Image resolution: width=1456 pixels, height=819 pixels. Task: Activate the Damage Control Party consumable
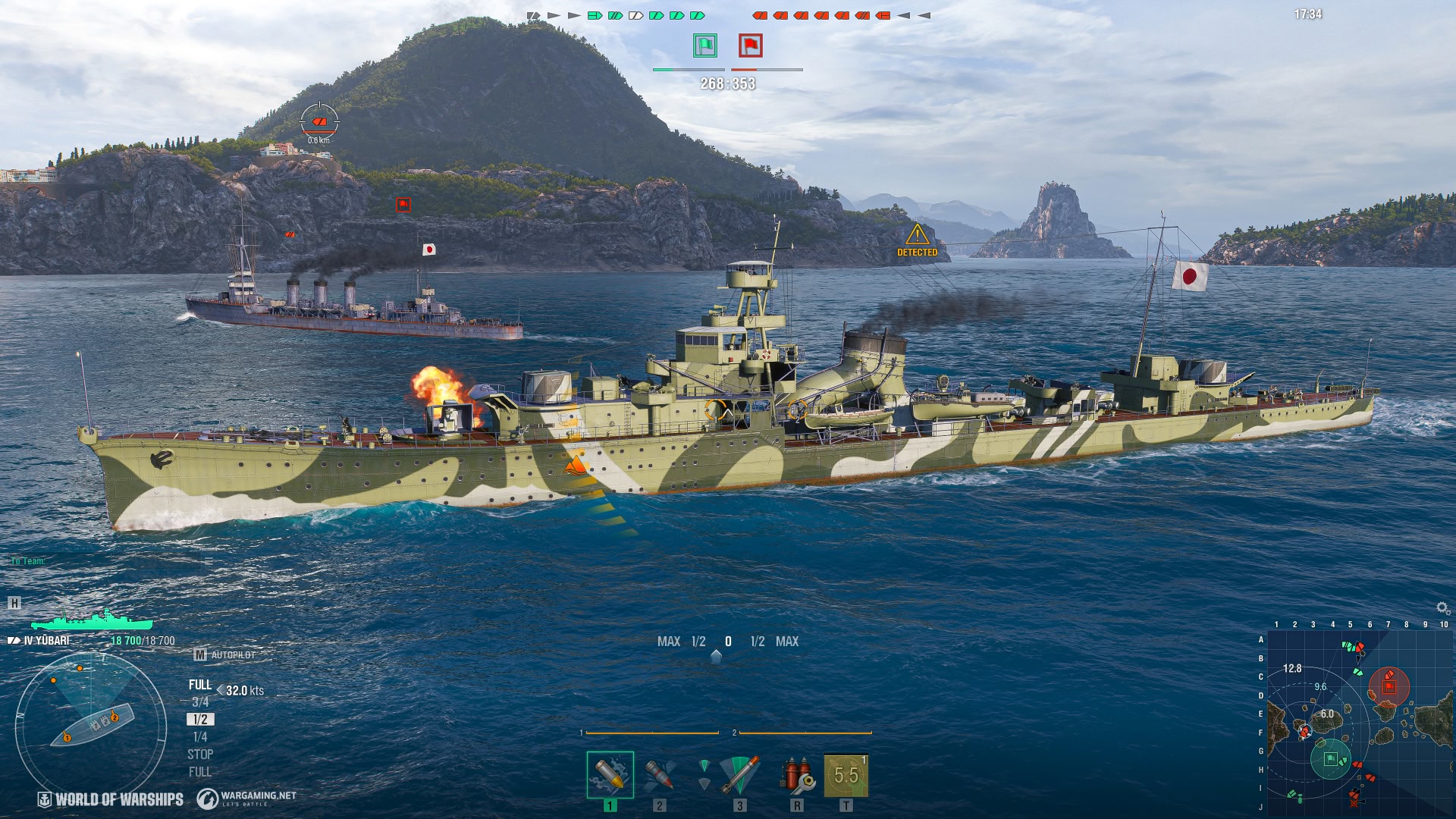point(796,774)
